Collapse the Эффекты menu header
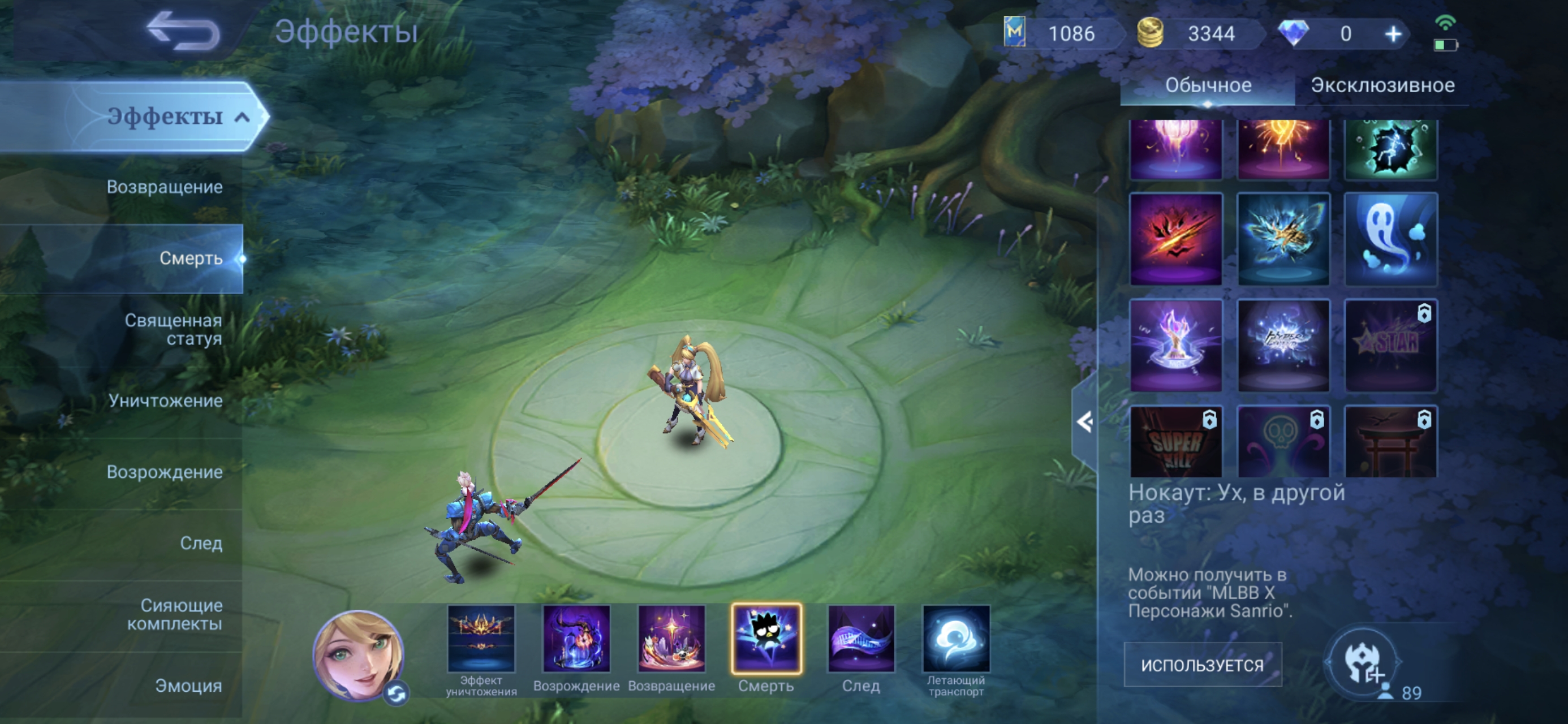 click(x=242, y=117)
